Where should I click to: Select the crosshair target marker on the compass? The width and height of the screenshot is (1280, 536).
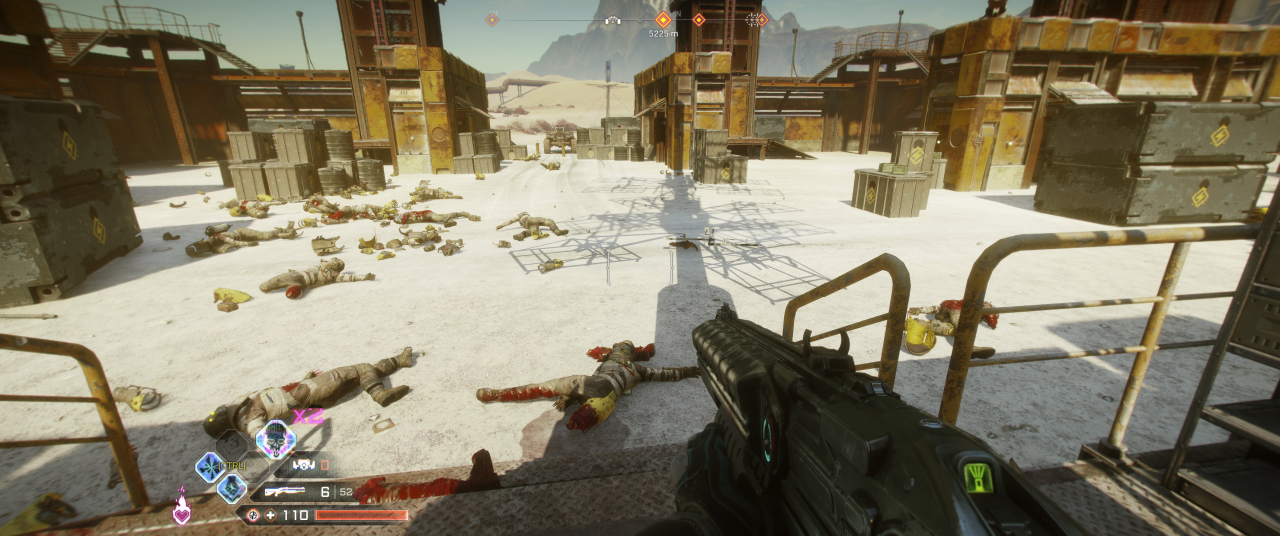(752, 19)
